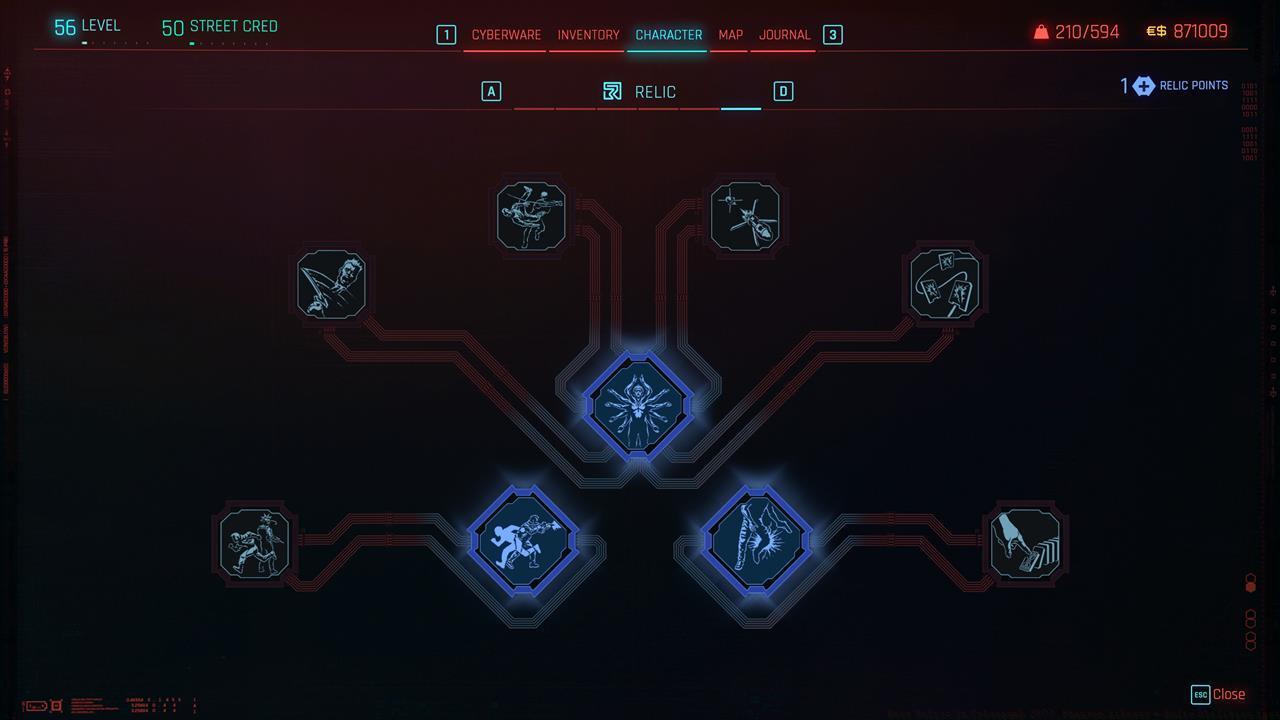This screenshot has height=720, width=1280.
Task: Select the monowire hand node at far right
Action: tap(1026, 541)
